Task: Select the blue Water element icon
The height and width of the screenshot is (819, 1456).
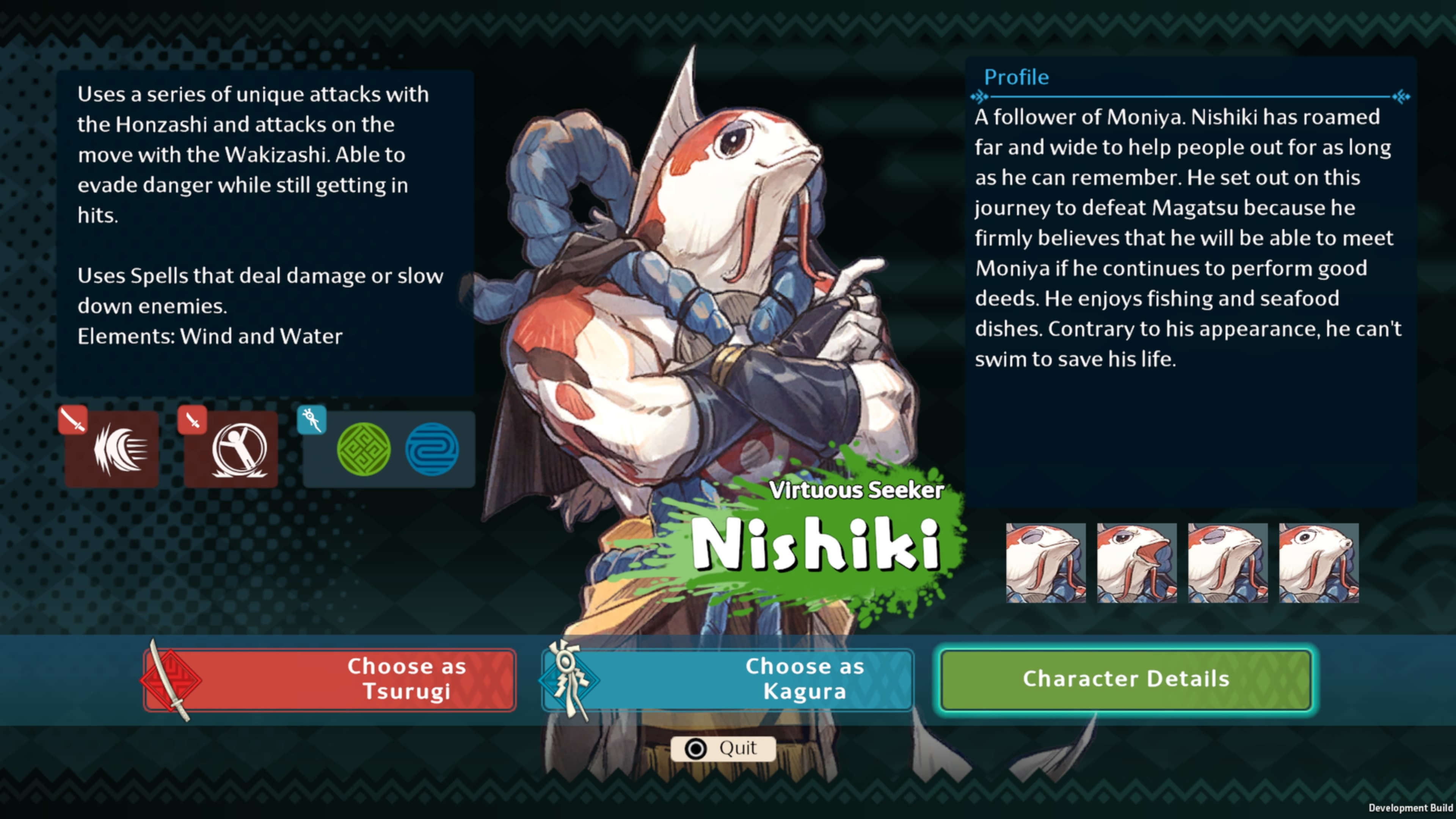Action: point(432,449)
